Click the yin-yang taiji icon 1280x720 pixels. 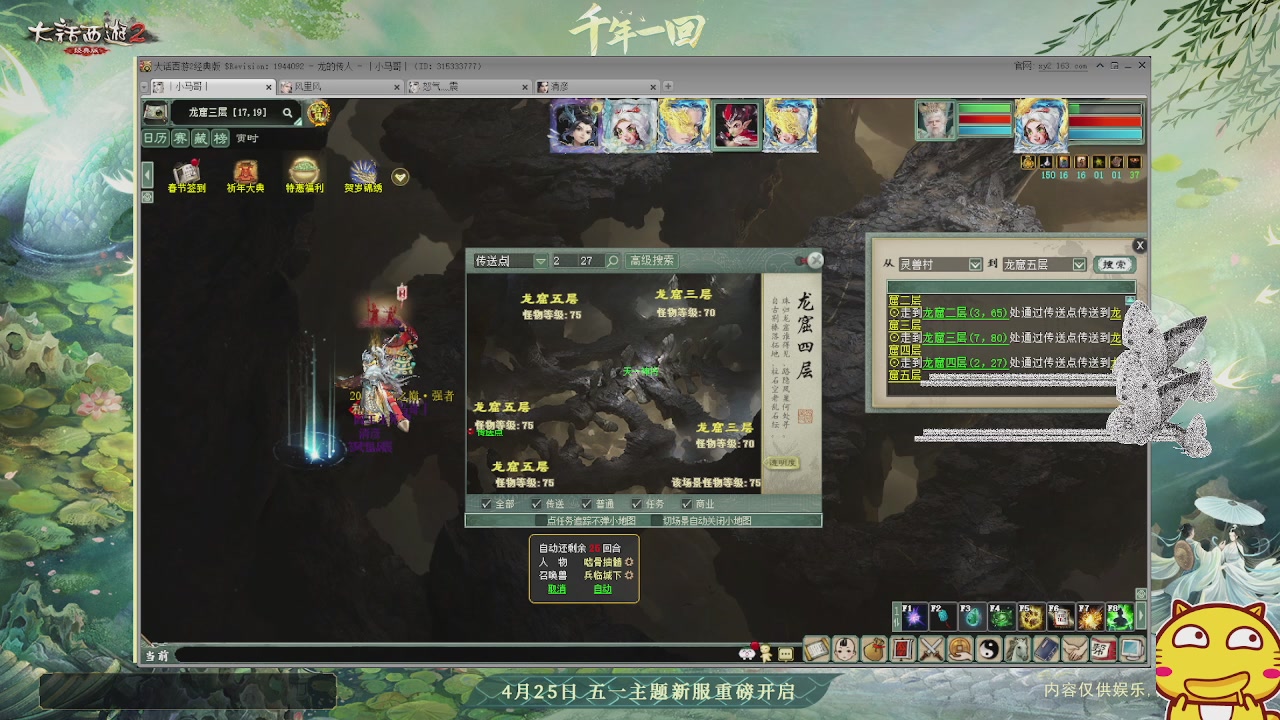click(989, 649)
